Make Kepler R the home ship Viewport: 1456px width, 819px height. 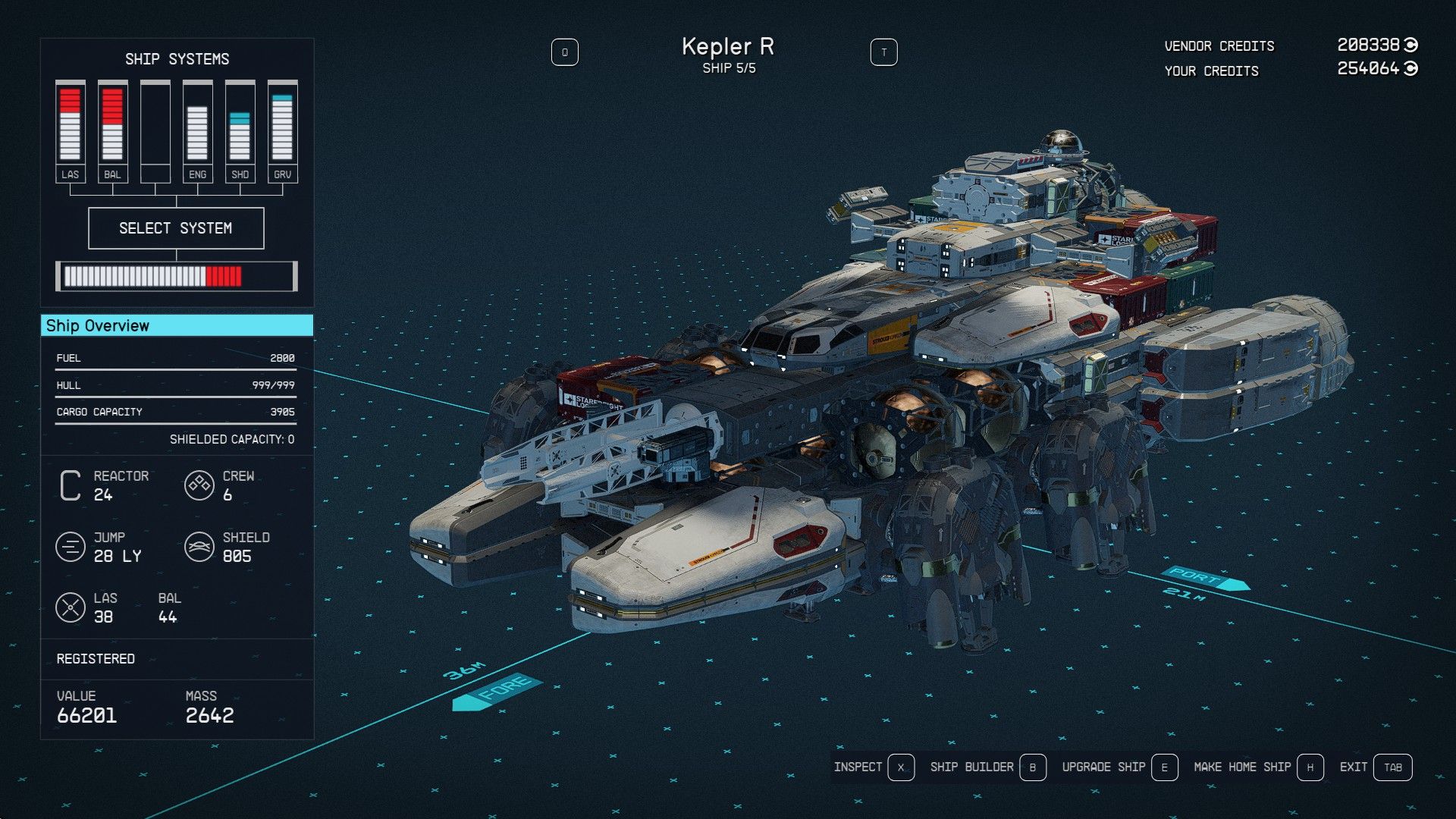1257,767
